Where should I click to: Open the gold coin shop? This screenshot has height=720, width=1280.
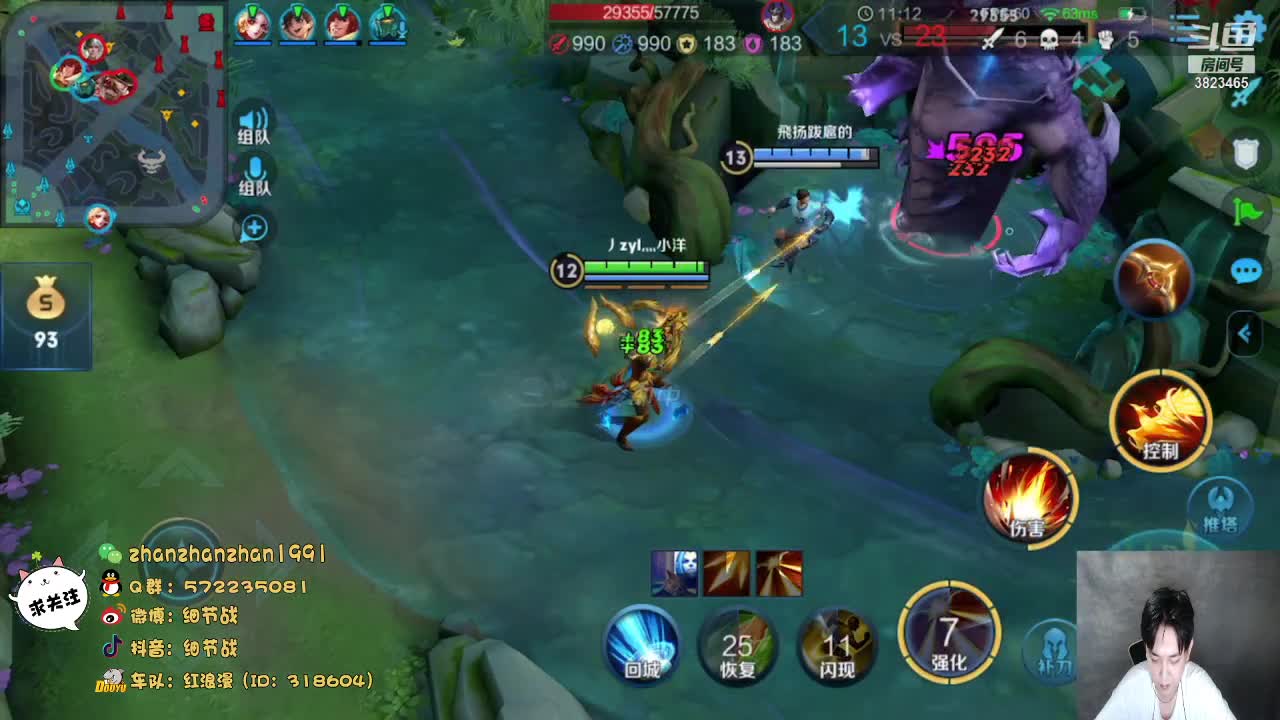[x=46, y=314]
